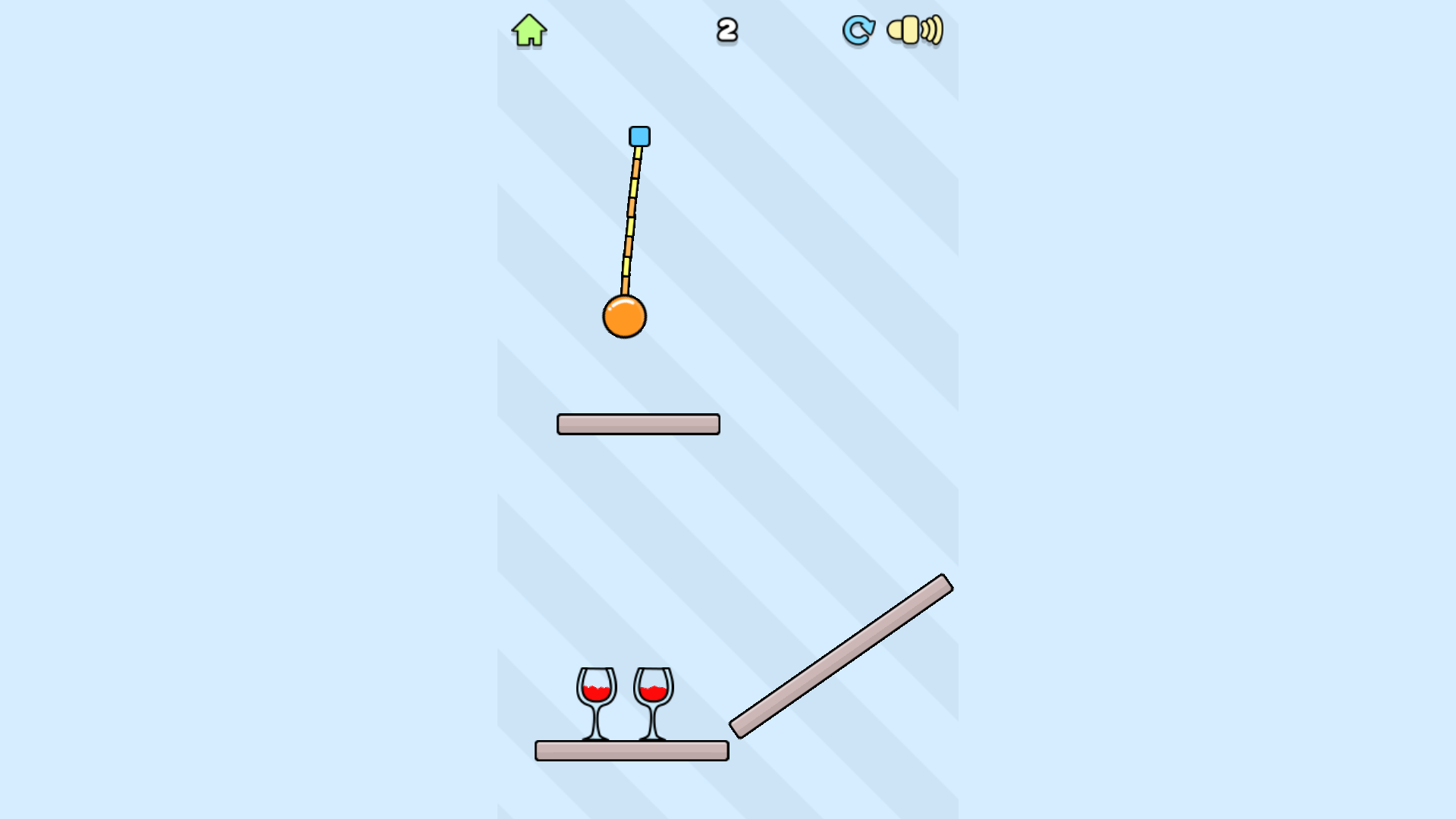Click the bottom platform holding glasses
This screenshot has width=1456, height=819.
pos(631,752)
